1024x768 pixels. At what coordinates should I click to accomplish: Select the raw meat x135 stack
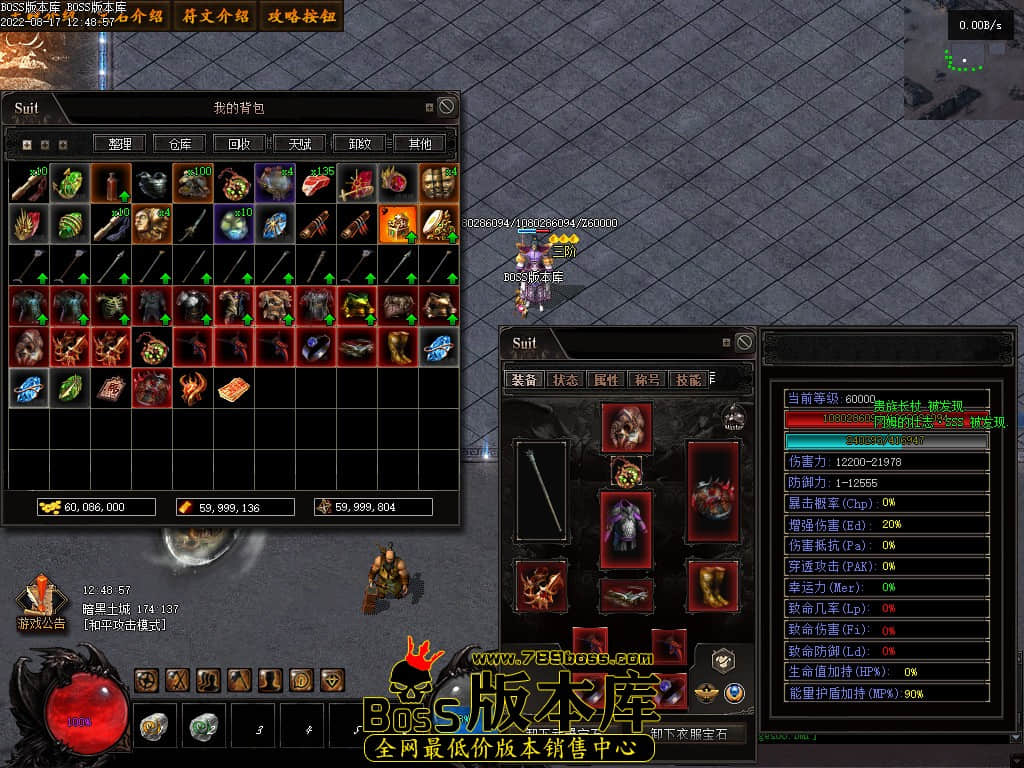pyautogui.click(x=316, y=184)
